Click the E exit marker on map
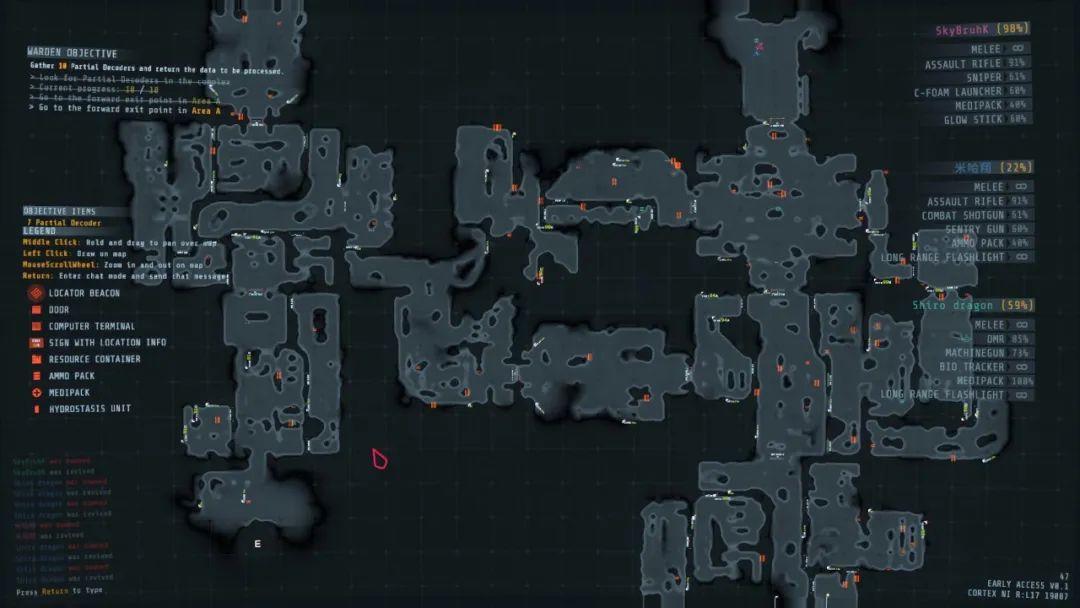Screen dimensions: 1080x608 point(257,544)
